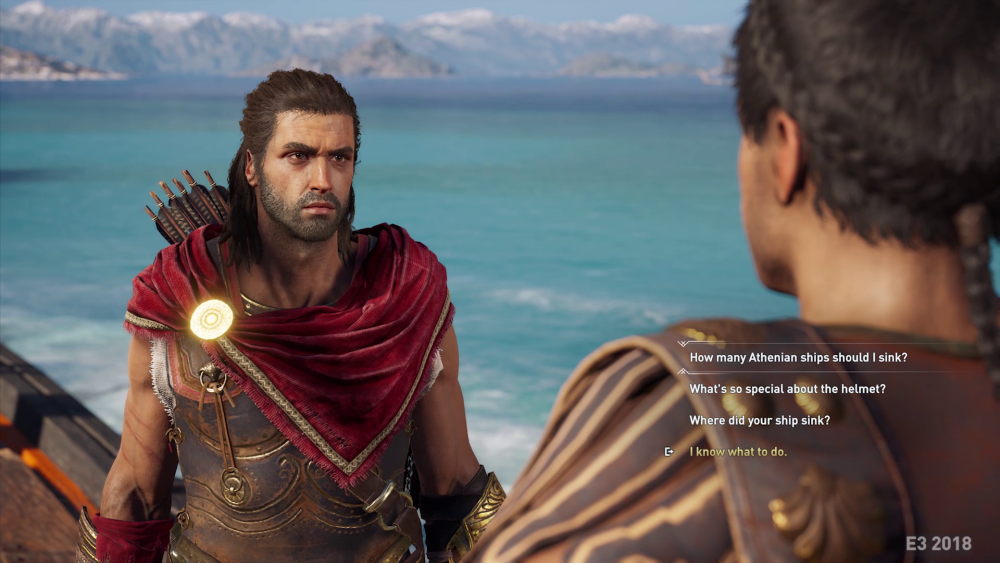
Task: Choose "What's so special about the helmet?"
Action: point(787,388)
